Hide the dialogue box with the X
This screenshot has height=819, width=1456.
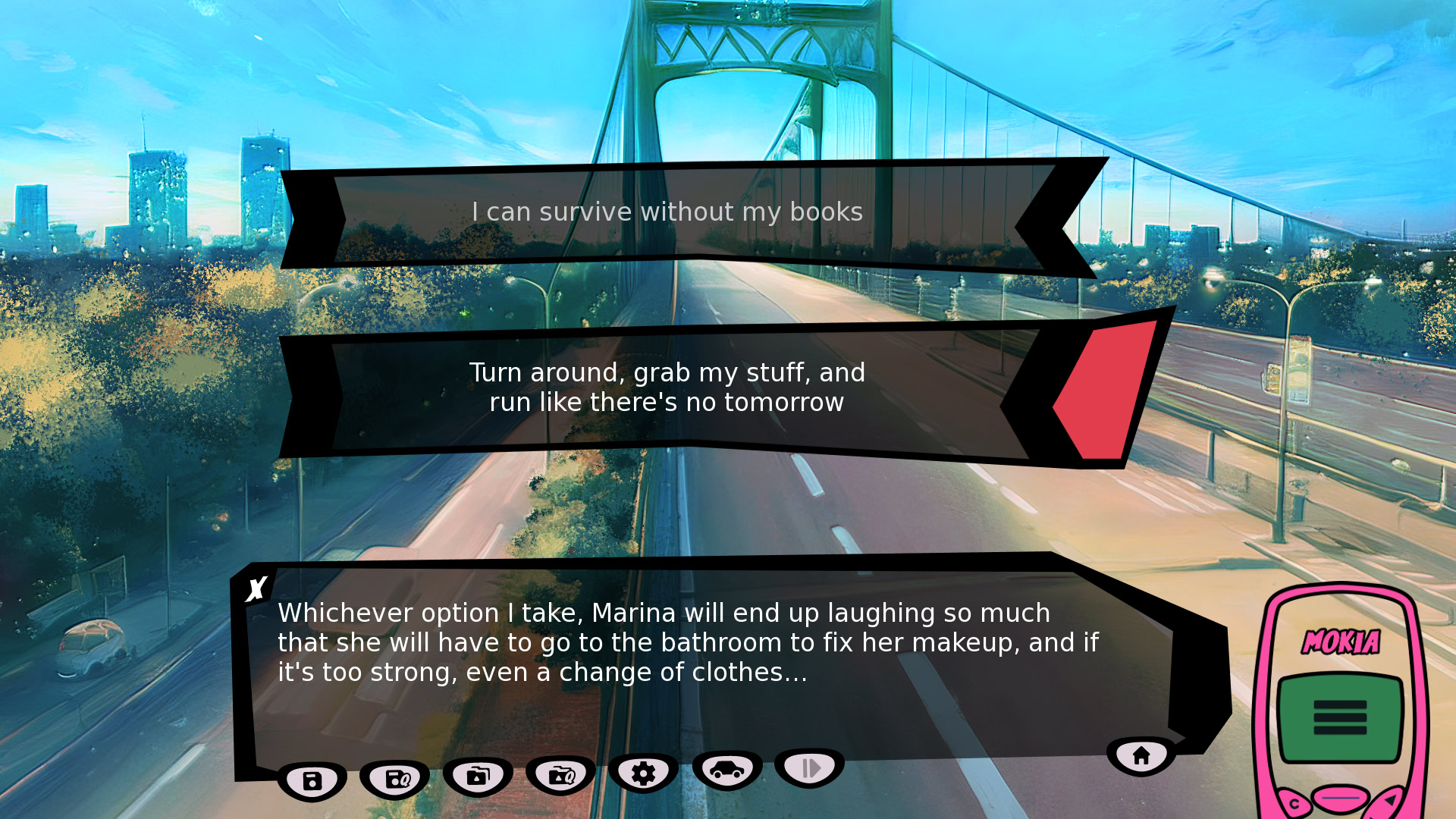(x=257, y=588)
